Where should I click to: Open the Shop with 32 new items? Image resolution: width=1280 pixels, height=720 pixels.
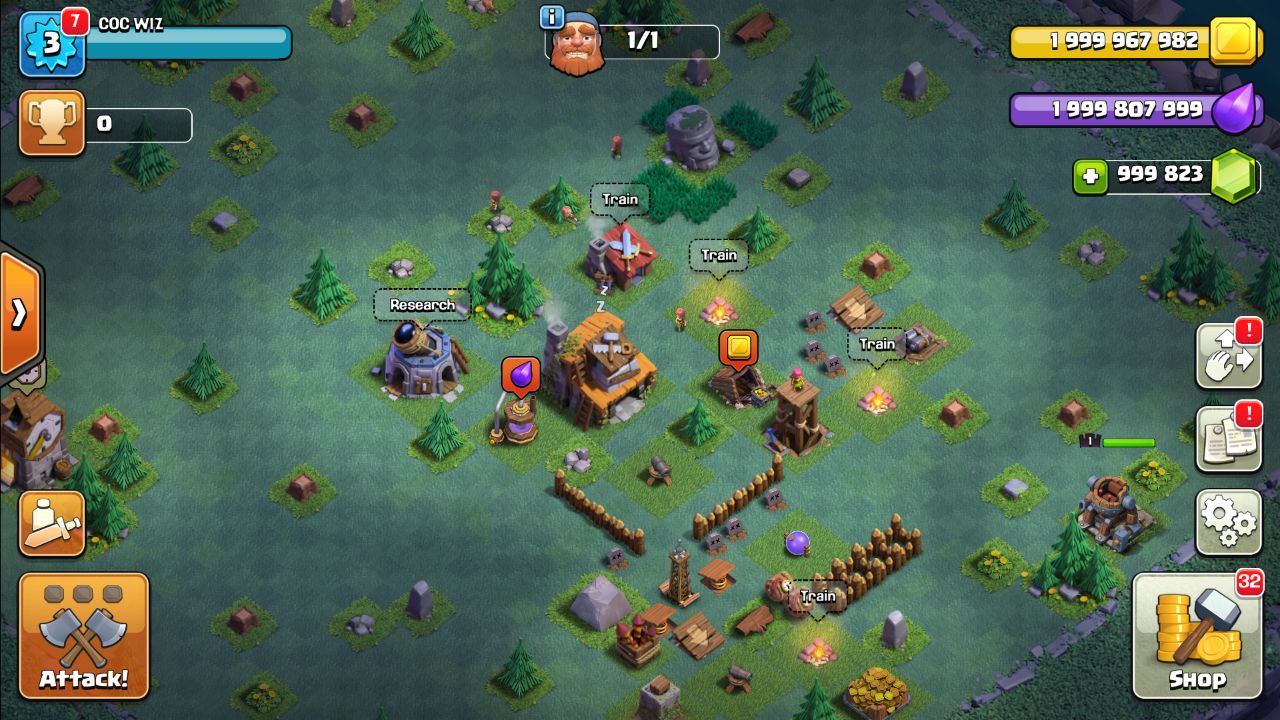pyautogui.click(x=1198, y=631)
